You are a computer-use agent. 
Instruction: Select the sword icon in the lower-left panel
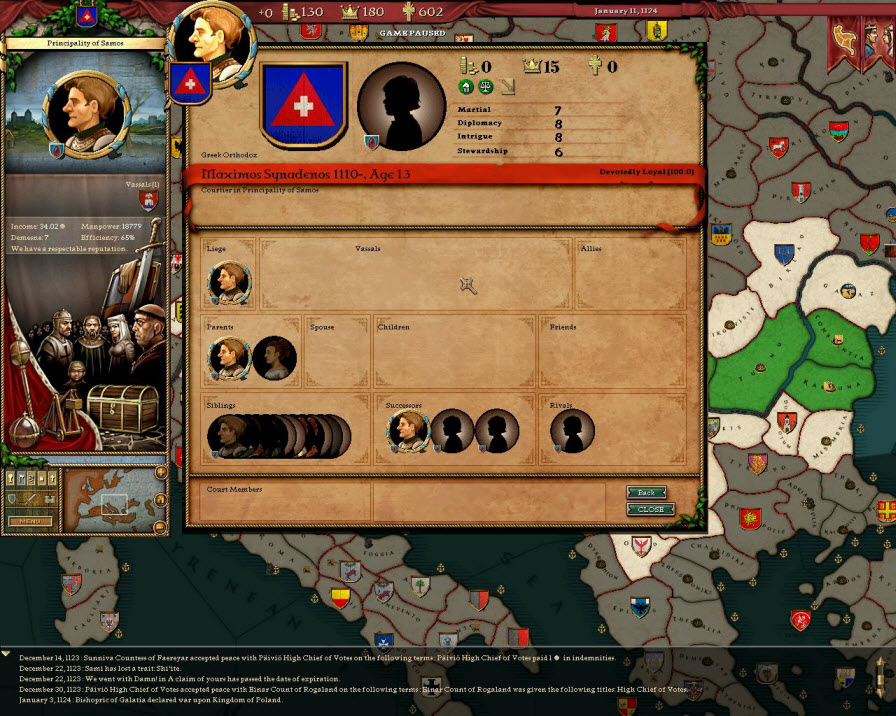(x=31, y=498)
